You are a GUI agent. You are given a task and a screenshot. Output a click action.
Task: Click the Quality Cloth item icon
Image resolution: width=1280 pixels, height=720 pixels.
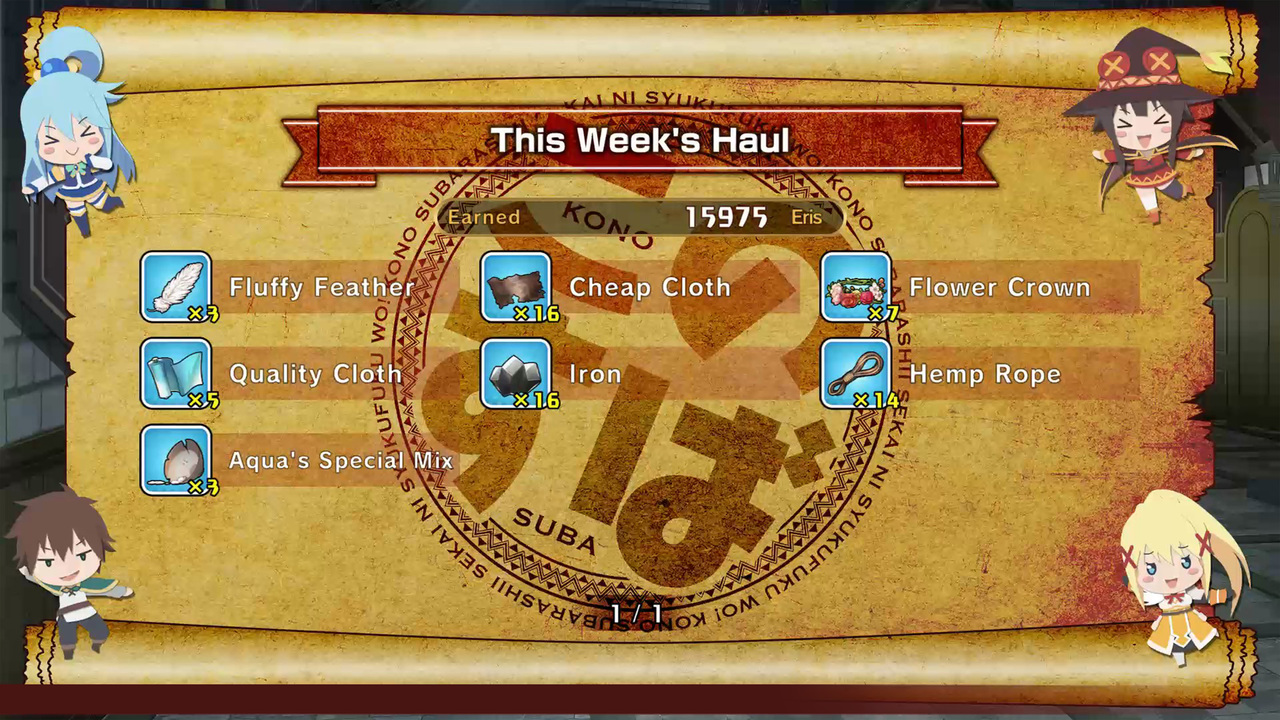[x=176, y=374]
